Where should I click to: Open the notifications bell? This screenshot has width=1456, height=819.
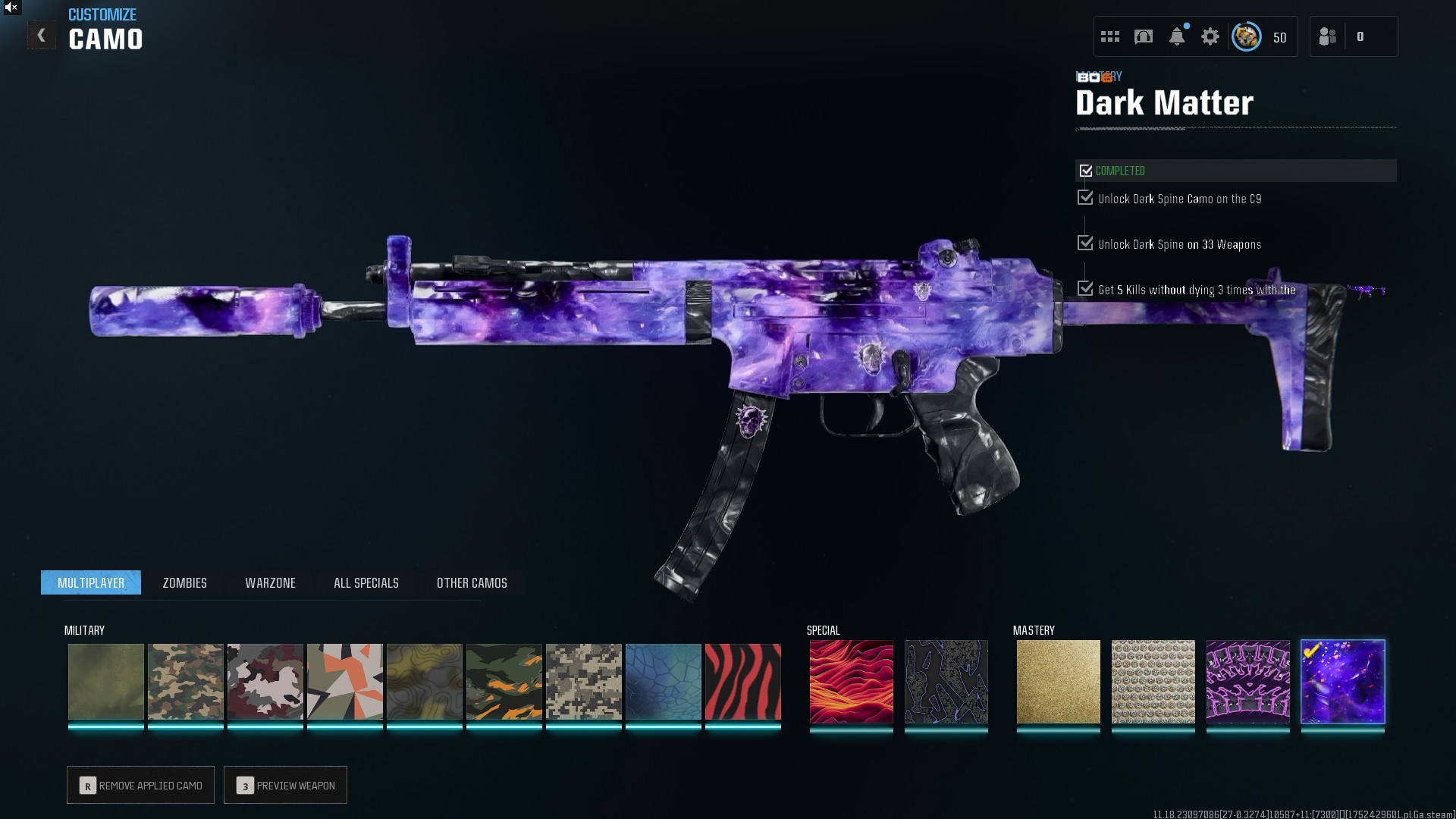click(x=1177, y=36)
